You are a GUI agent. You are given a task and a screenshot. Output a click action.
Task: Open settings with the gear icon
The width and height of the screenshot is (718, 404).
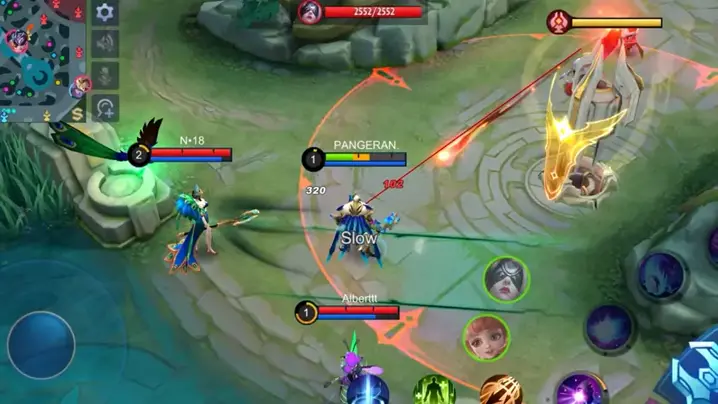coord(105,13)
